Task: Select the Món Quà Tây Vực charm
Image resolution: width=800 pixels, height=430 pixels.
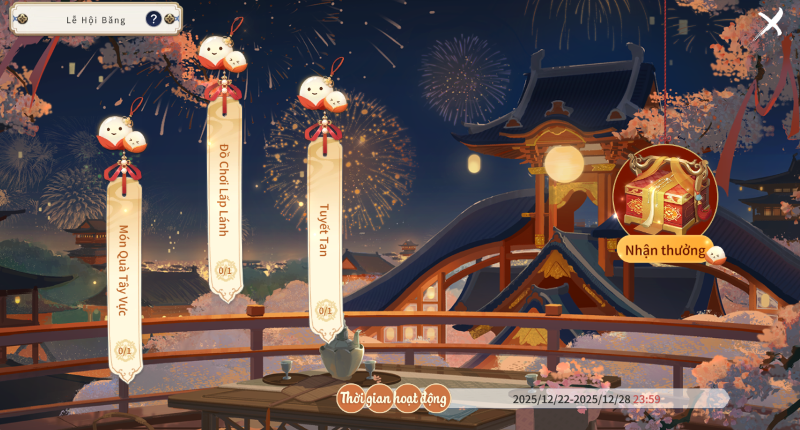Action: point(124,270)
